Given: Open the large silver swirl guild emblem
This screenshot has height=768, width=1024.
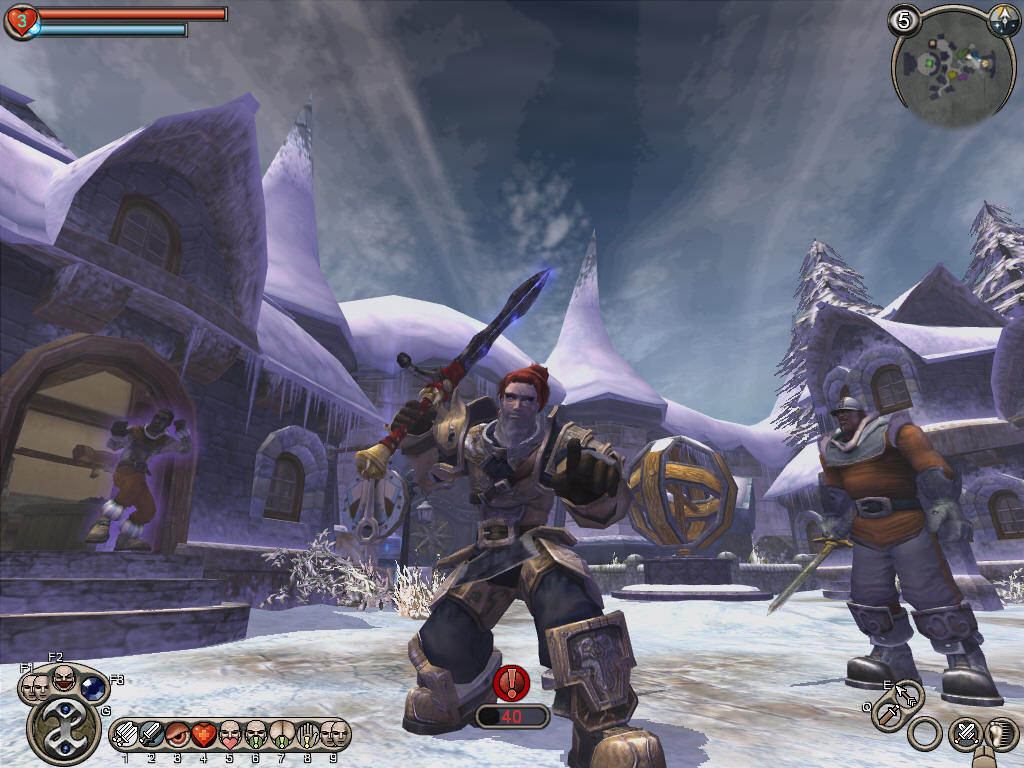Looking at the screenshot, I should pos(63,732).
